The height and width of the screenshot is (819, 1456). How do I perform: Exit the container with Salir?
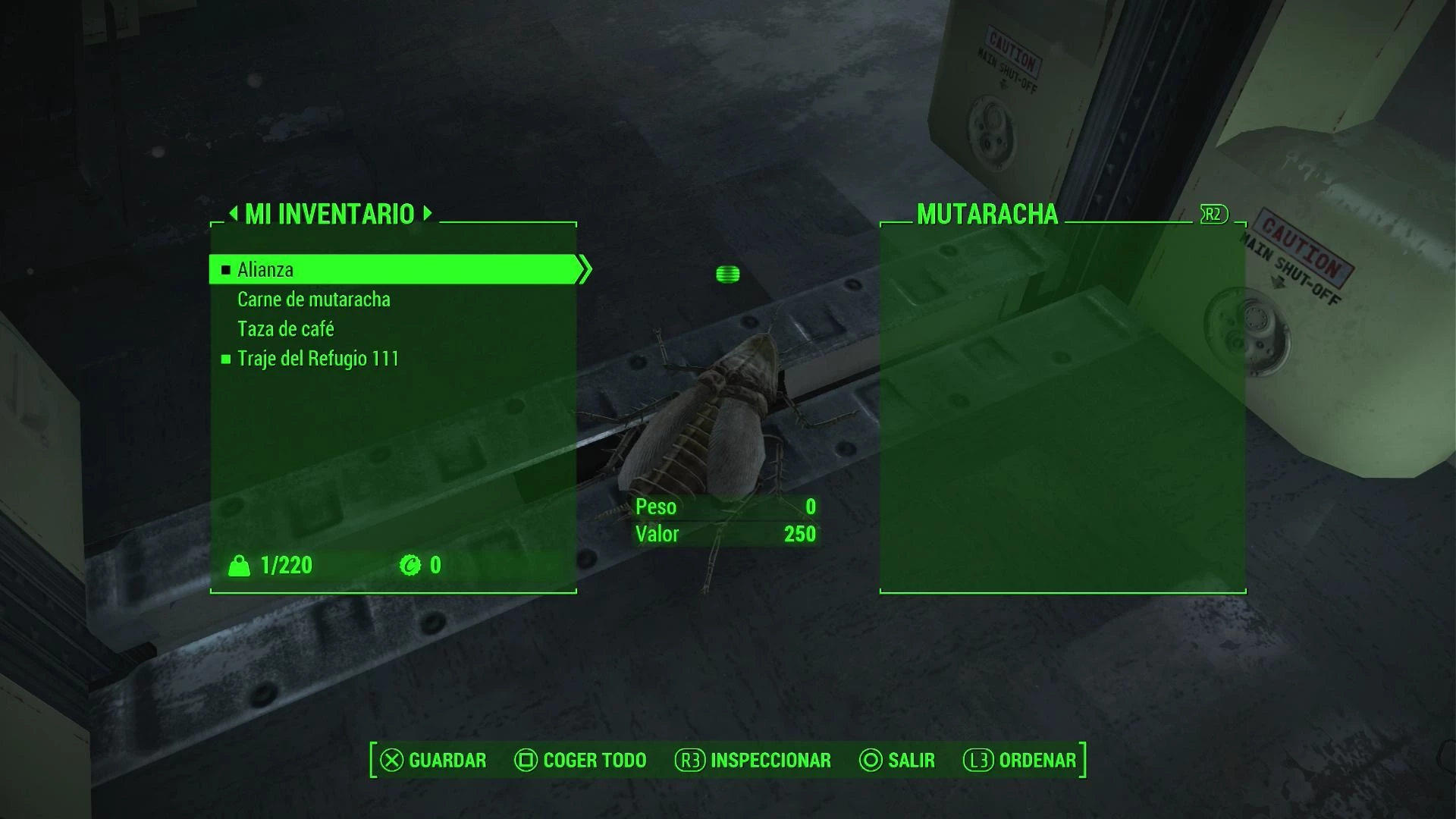[897, 760]
